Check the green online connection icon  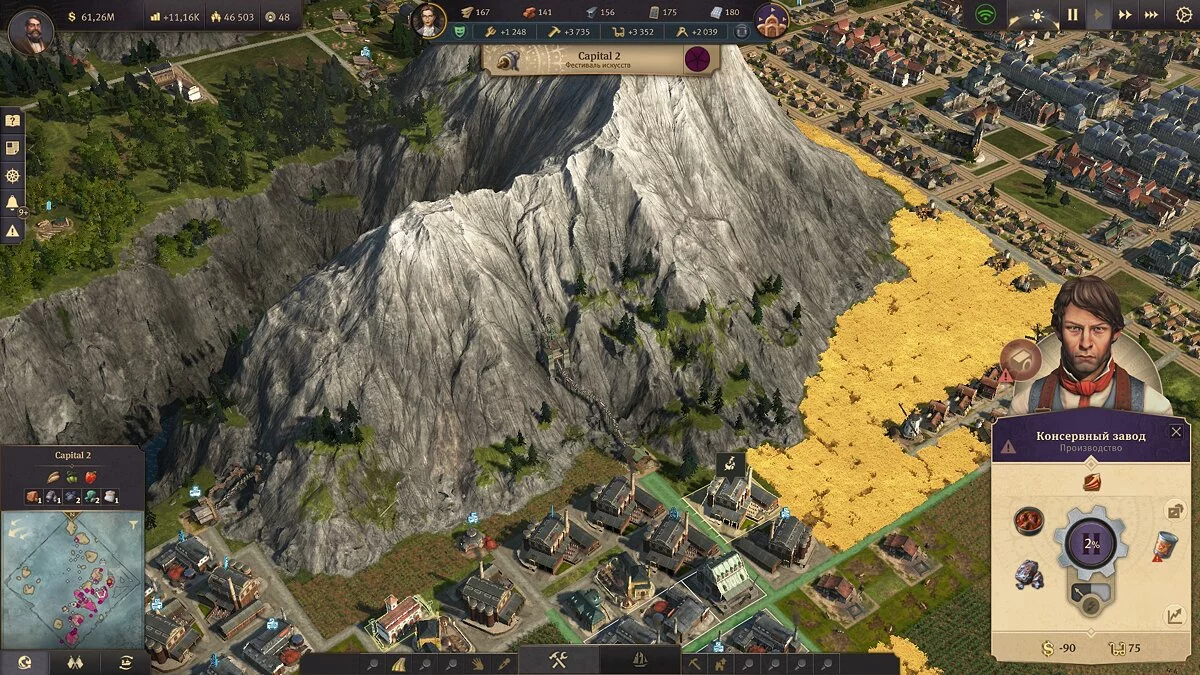tap(986, 15)
